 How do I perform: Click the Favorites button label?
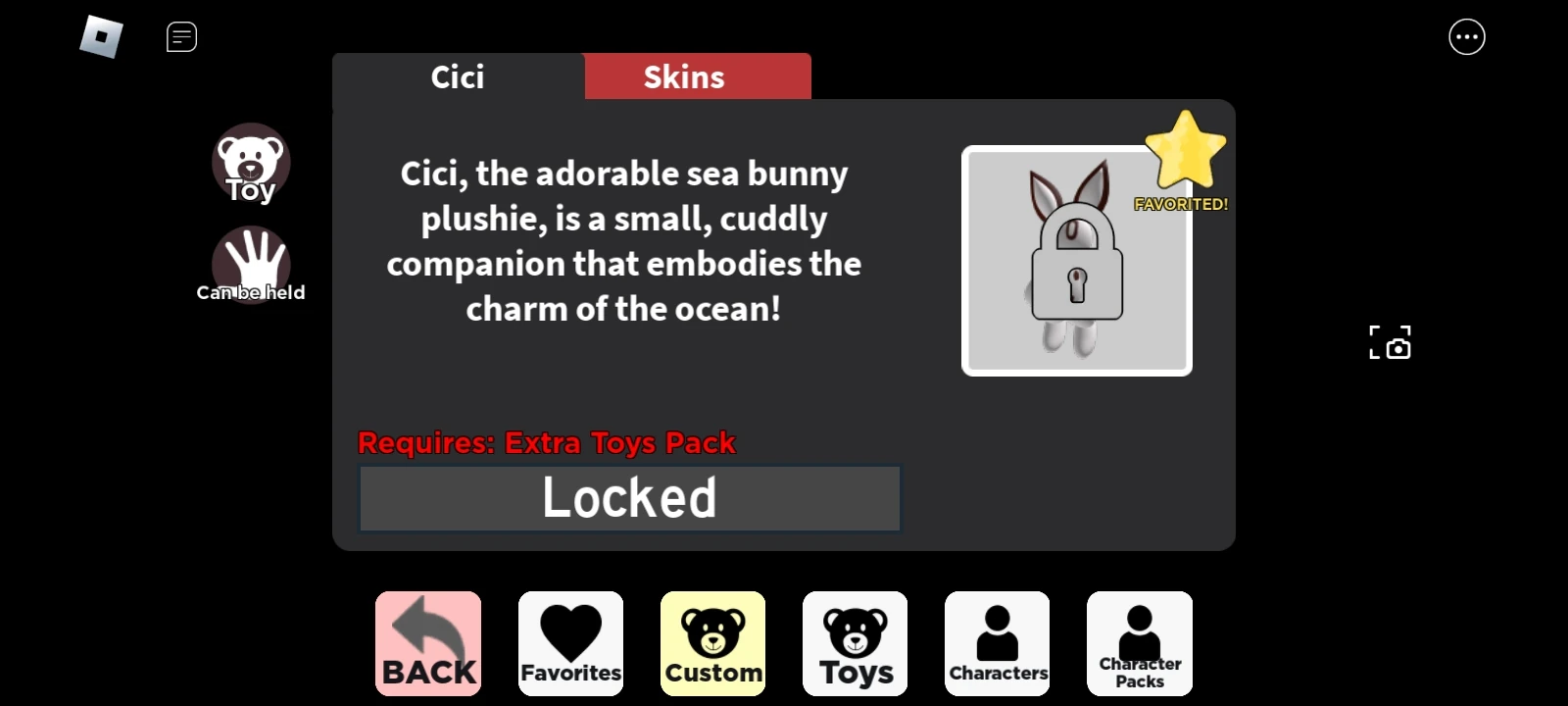coord(570,673)
